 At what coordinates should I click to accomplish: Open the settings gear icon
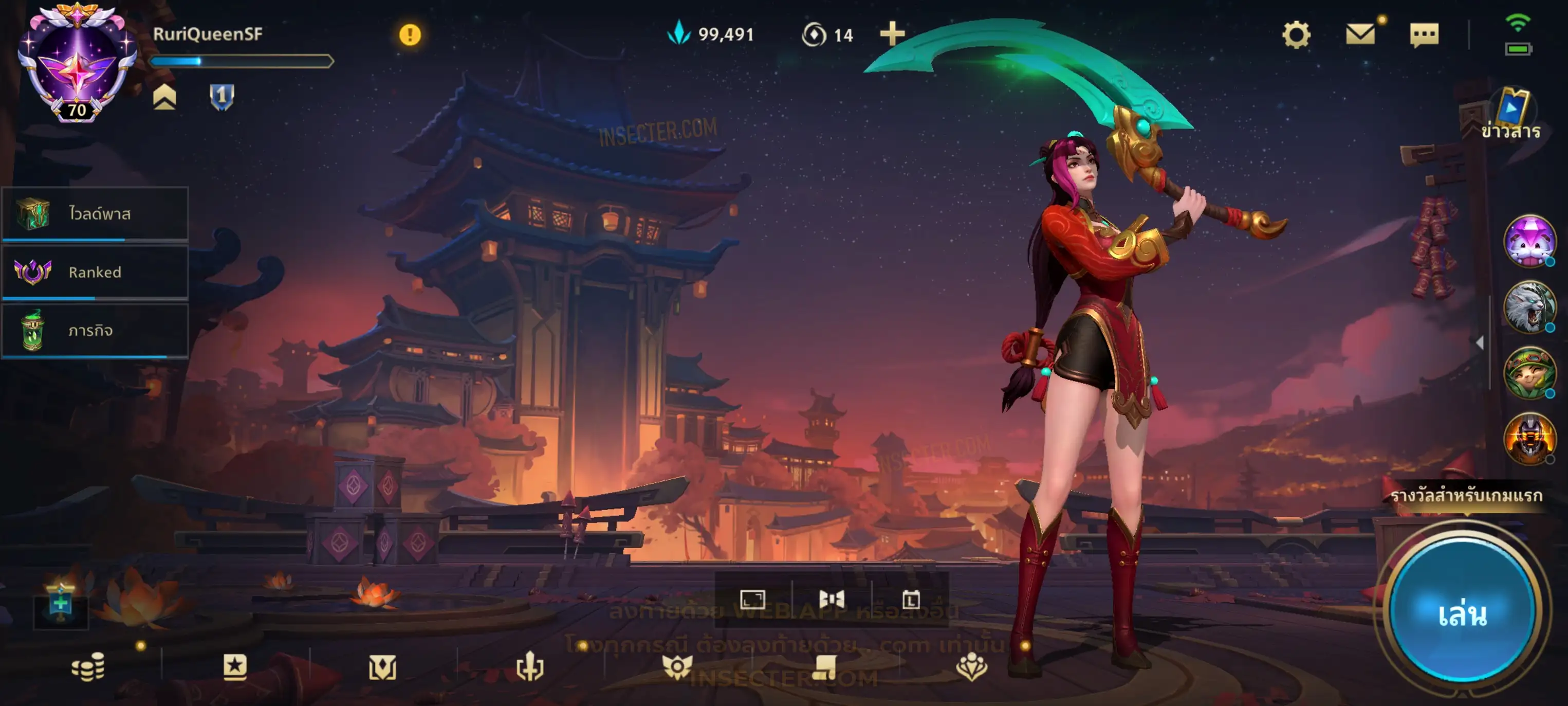click(x=1296, y=35)
